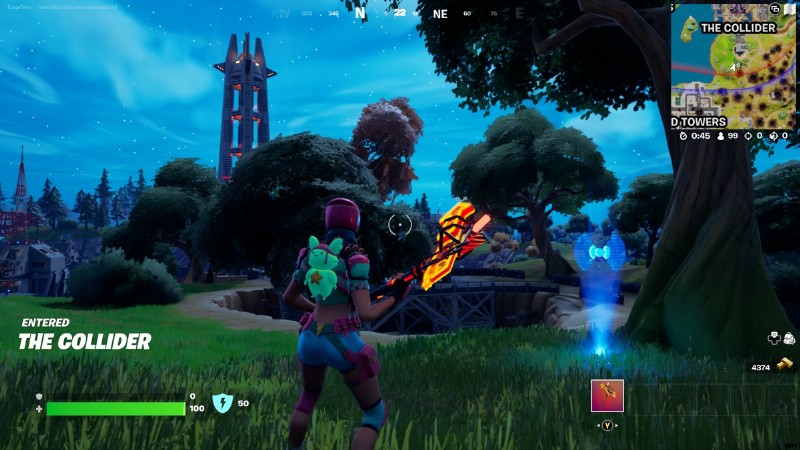Click the gold bars currency icon
800x450 pixels.
tap(784, 367)
